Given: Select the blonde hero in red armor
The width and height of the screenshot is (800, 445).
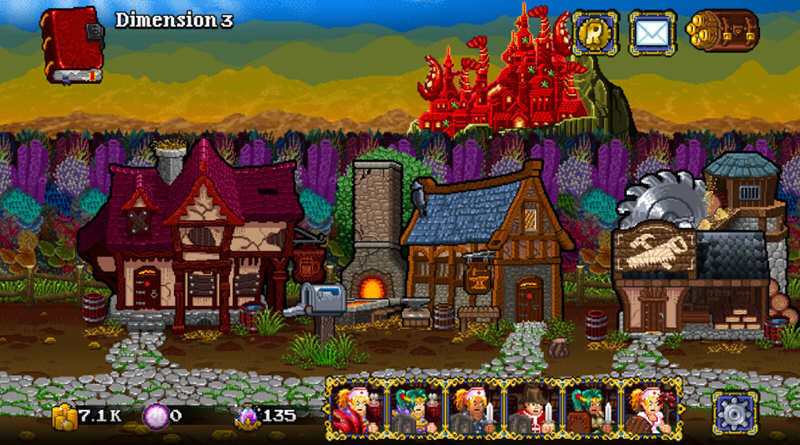Looking at the screenshot, I should tap(354, 409).
